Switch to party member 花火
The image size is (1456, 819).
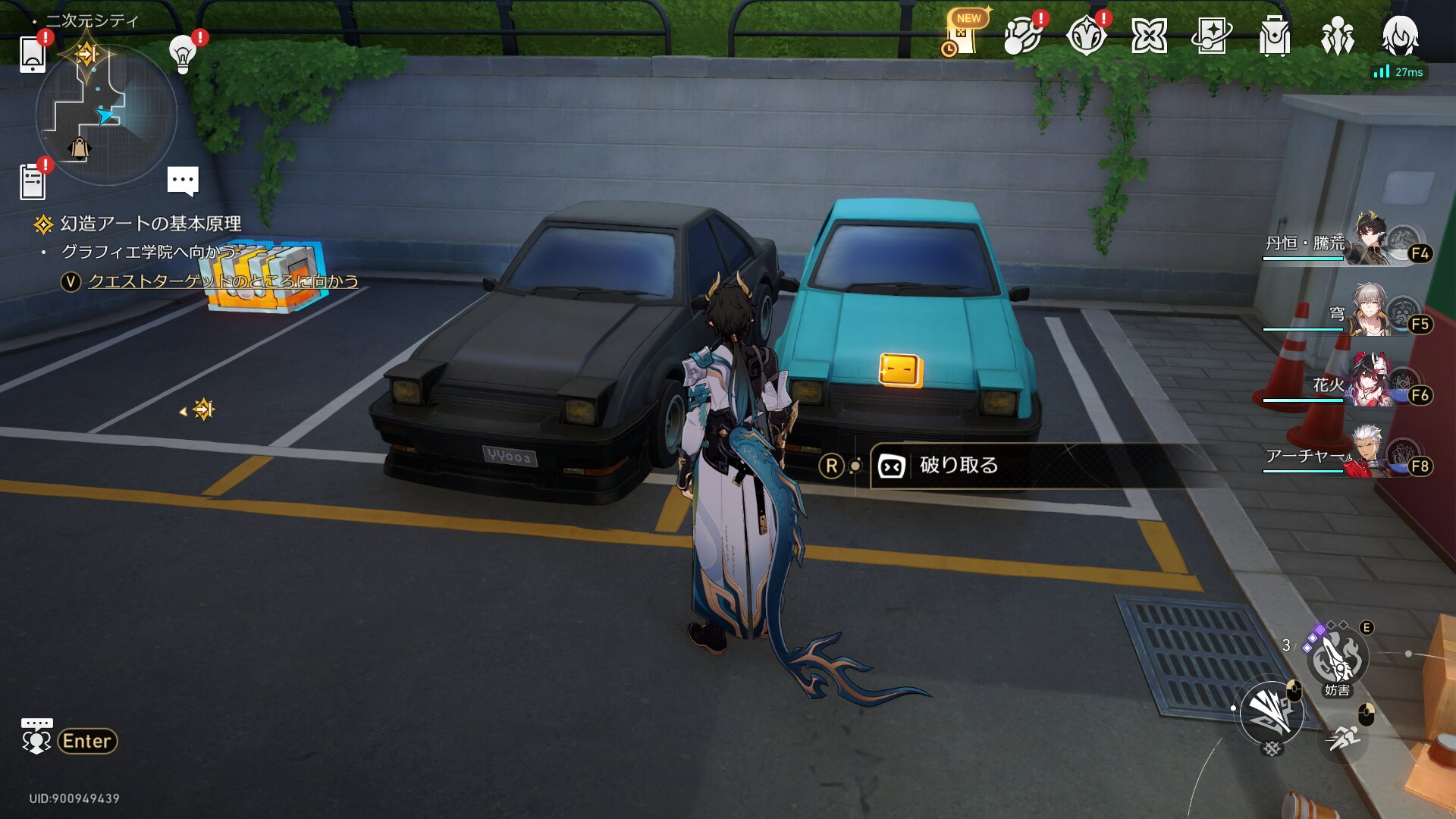point(1357,384)
